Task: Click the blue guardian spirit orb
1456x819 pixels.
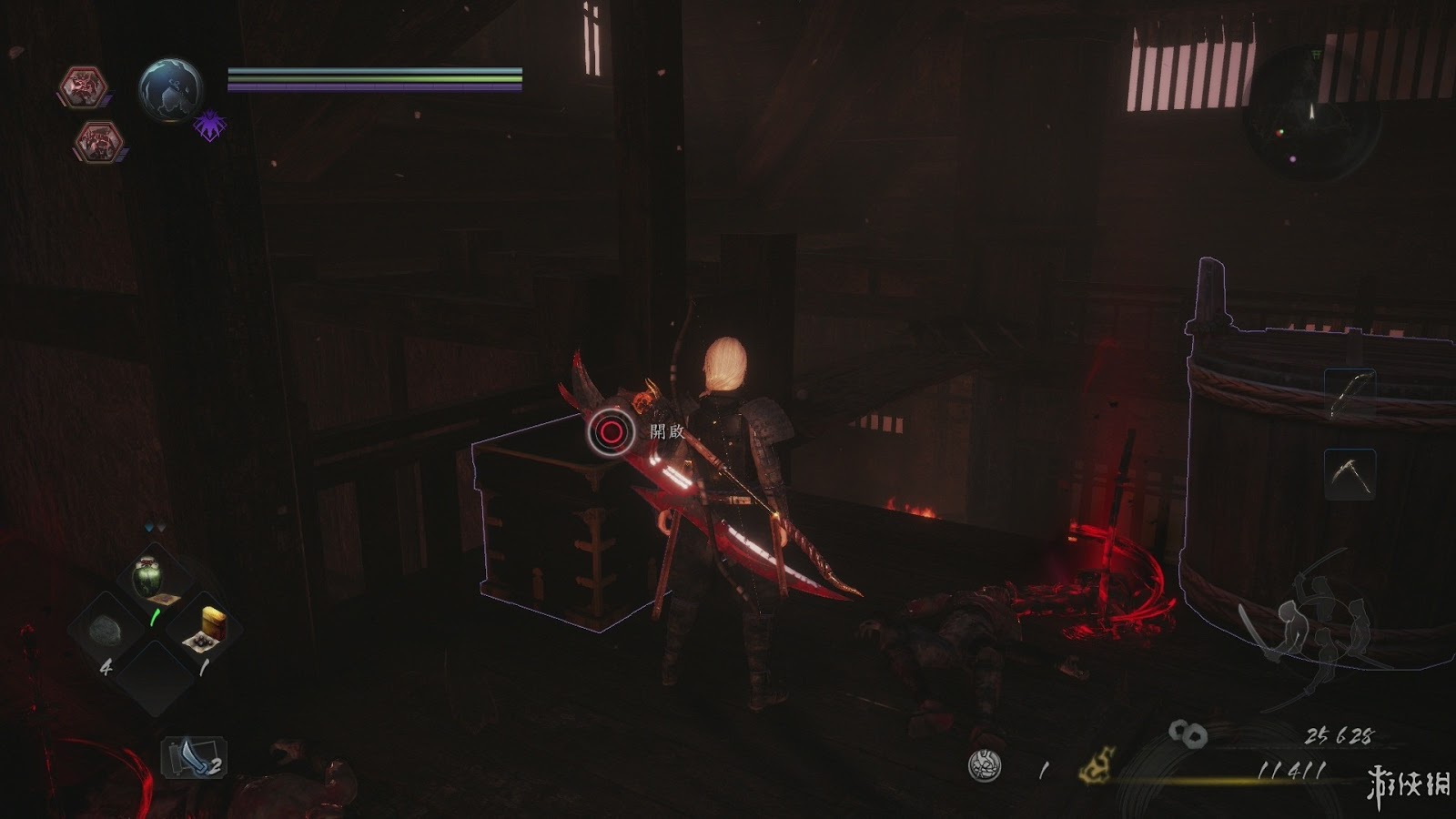Action: click(170, 89)
